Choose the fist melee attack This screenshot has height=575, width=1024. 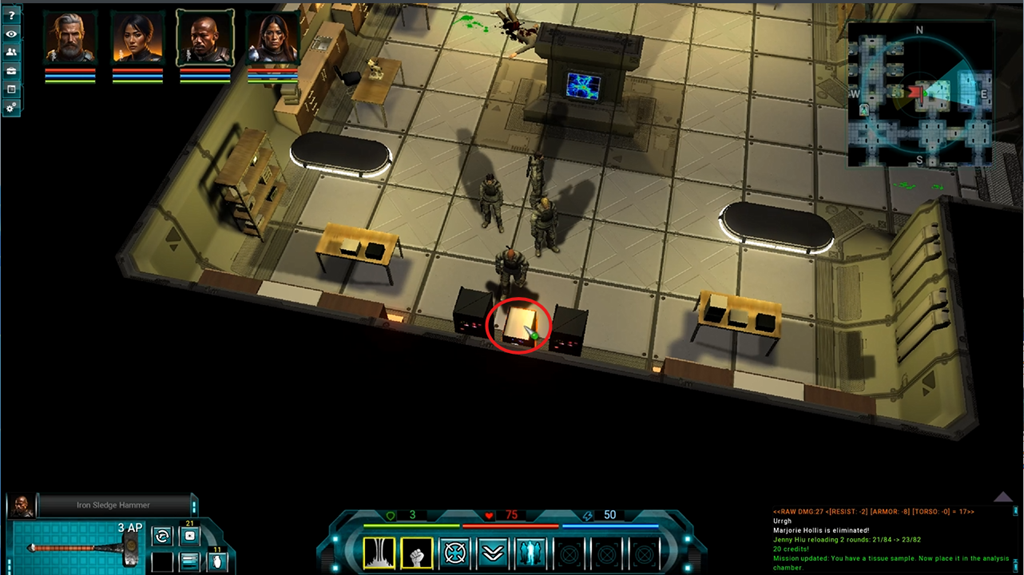pos(416,551)
